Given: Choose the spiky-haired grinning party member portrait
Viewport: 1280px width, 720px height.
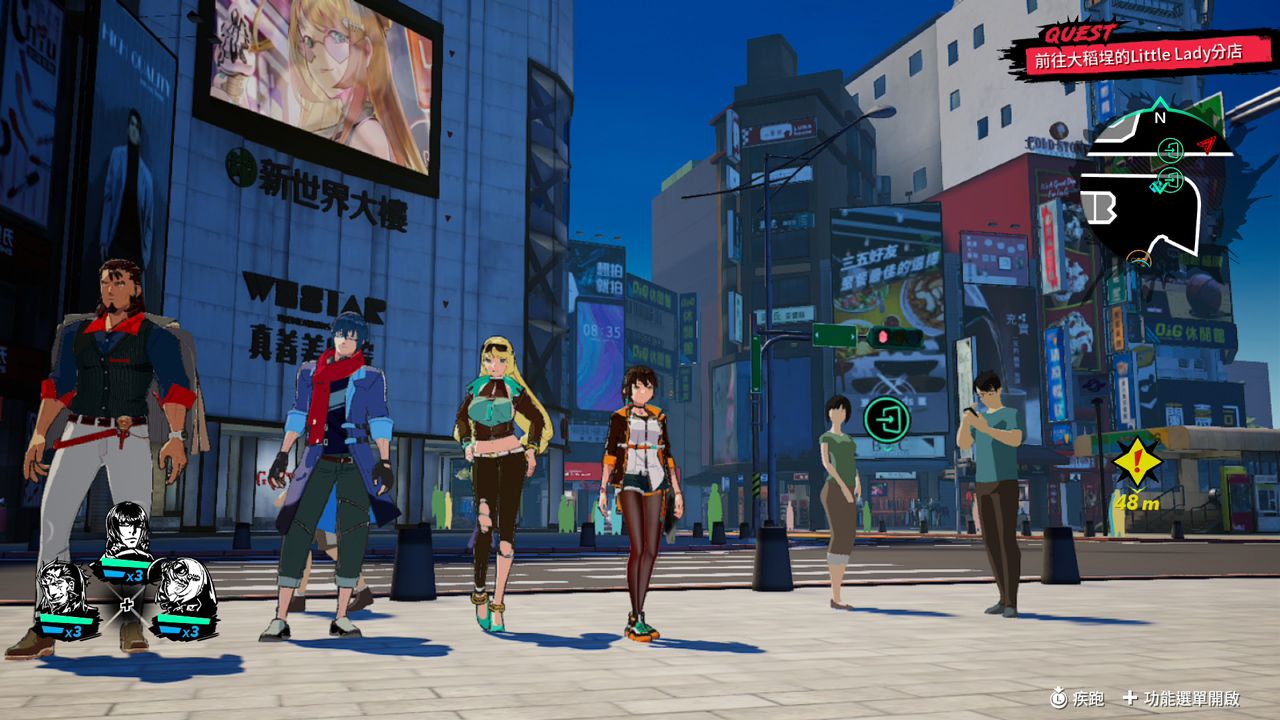Looking at the screenshot, I should [64, 592].
